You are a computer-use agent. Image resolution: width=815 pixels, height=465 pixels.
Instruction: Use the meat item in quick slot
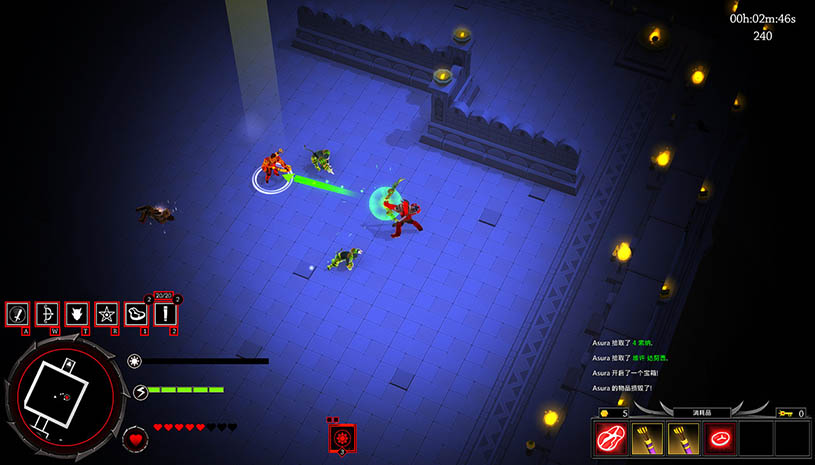click(x=136, y=314)
